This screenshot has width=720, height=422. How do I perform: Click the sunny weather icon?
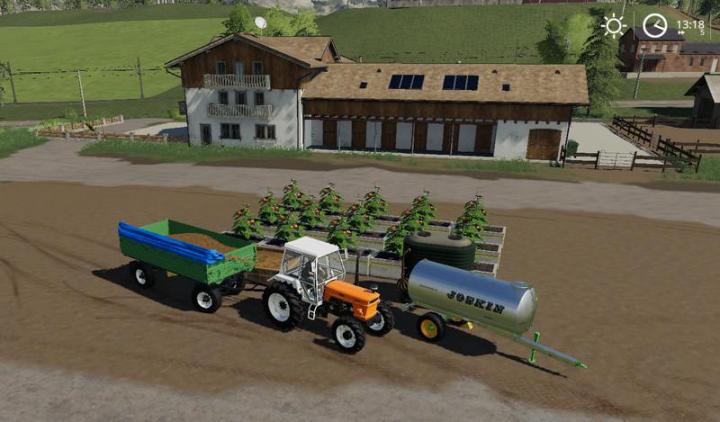point(613,25)
